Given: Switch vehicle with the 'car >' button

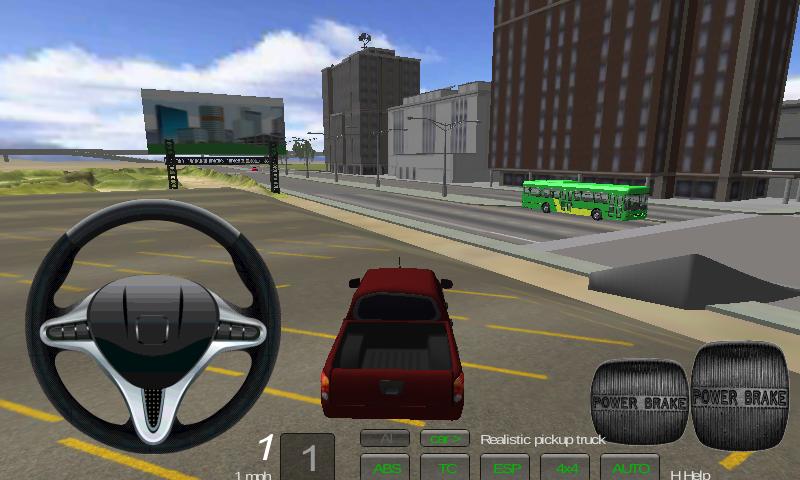Looking at the screenshot, I should (x=445, y=438).
